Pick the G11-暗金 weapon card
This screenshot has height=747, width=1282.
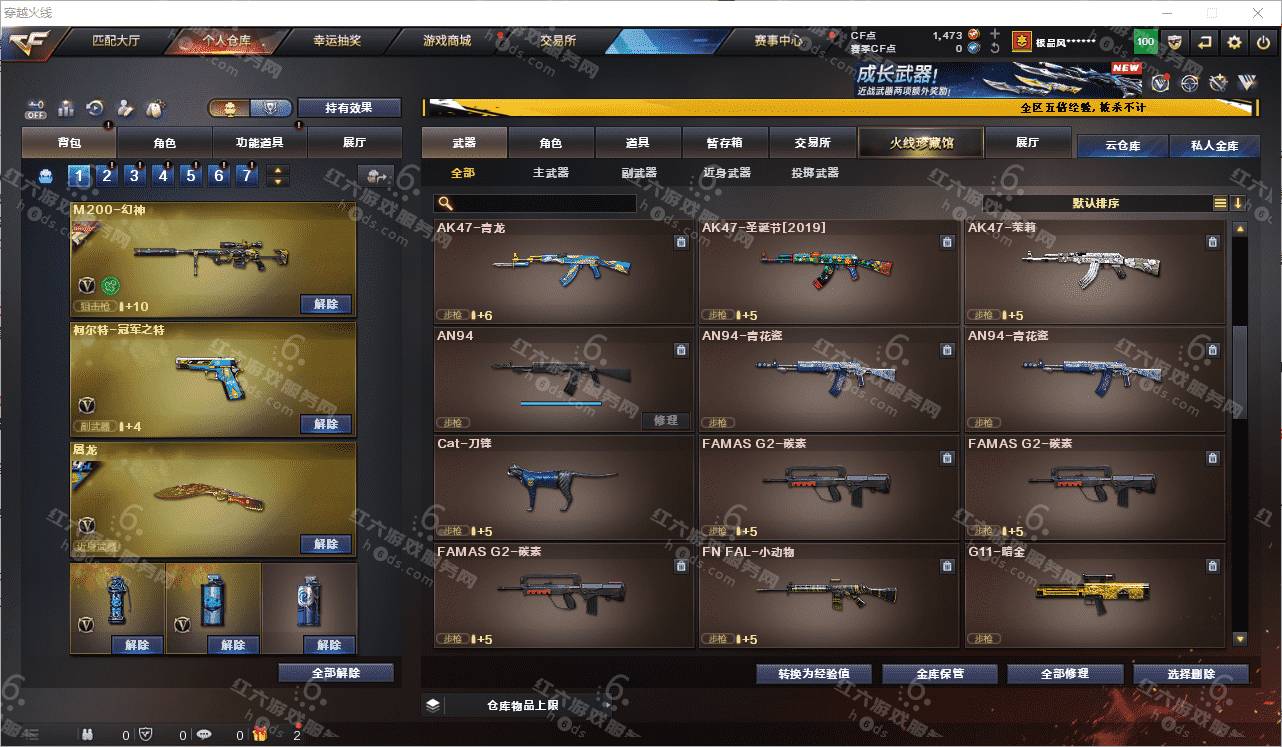coord(1094,595)
